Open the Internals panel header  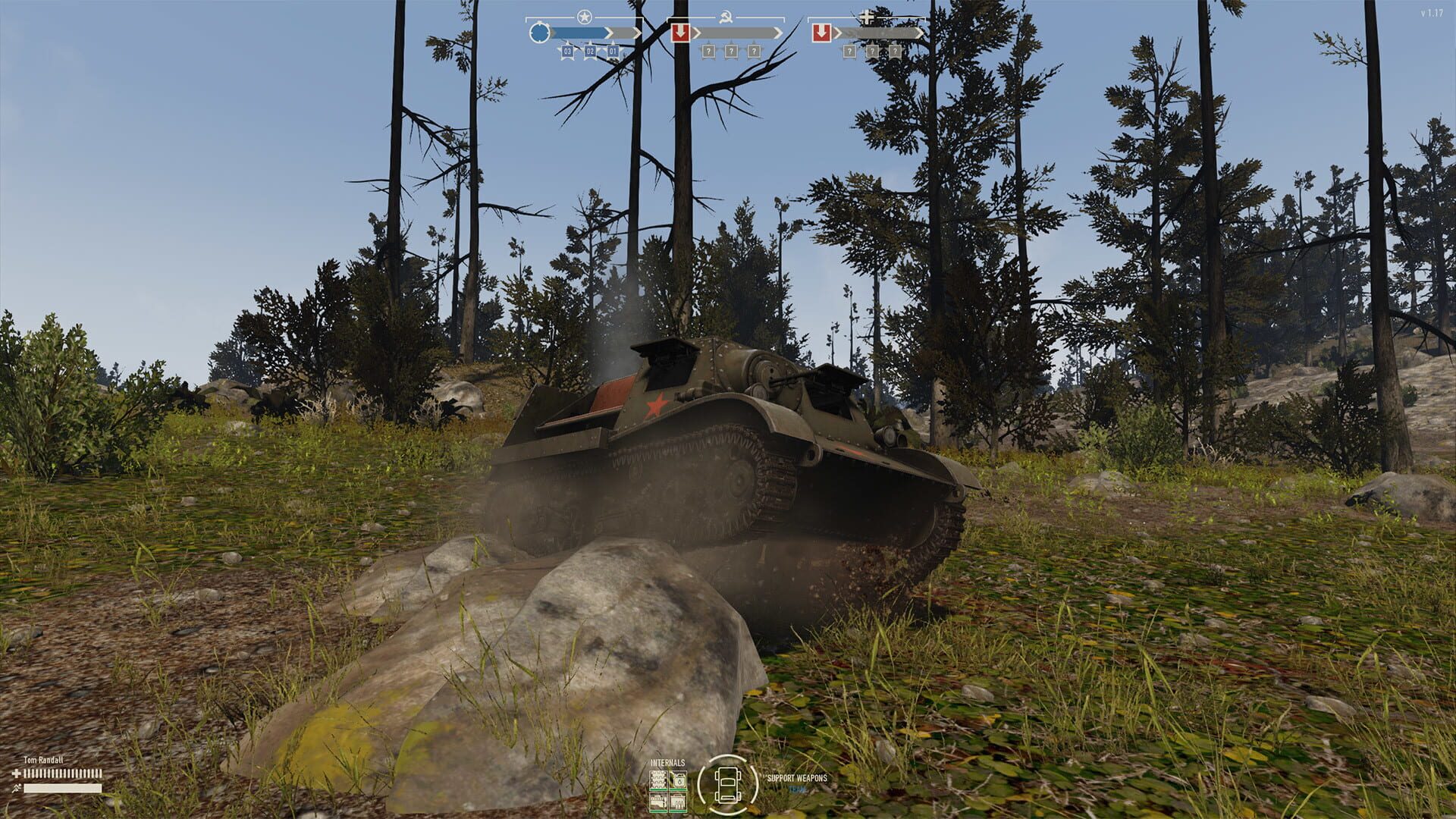(x=667, y=763)
